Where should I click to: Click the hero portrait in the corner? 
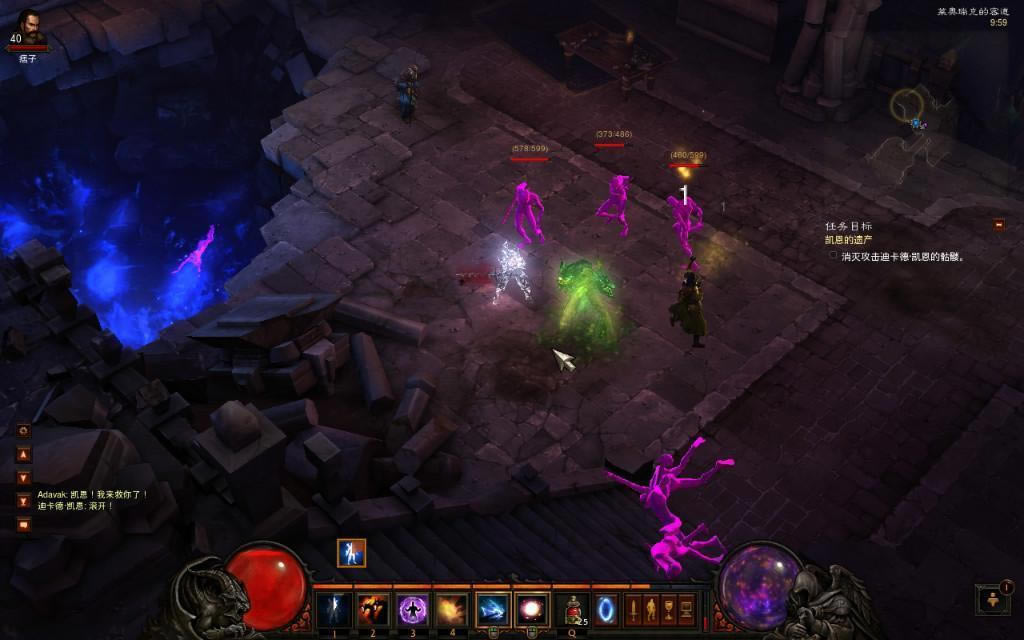coord(29,26)
